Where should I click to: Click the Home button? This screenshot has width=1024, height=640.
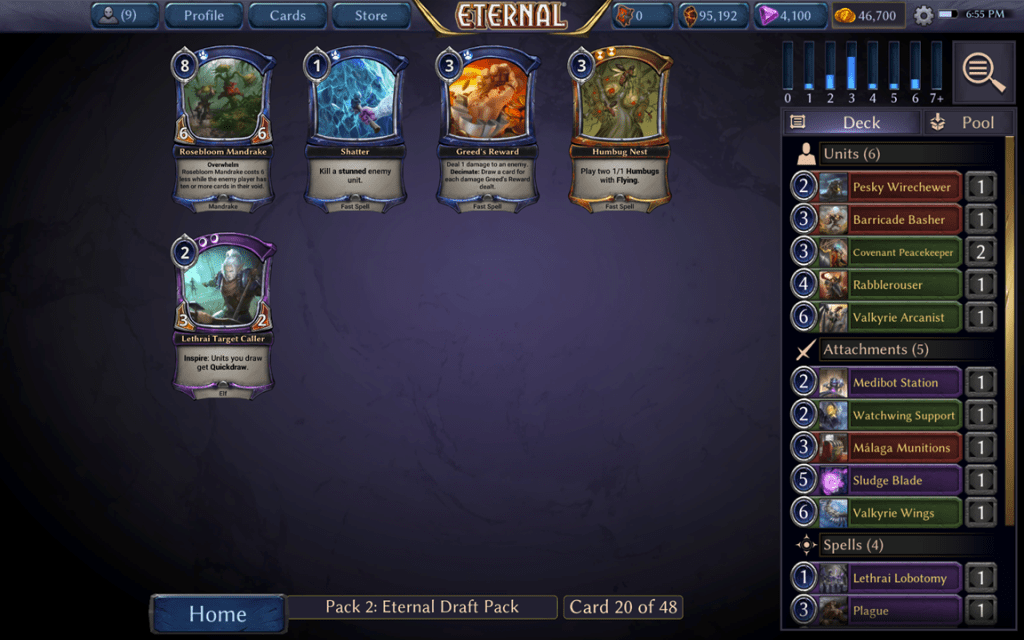tap(217, 612)
